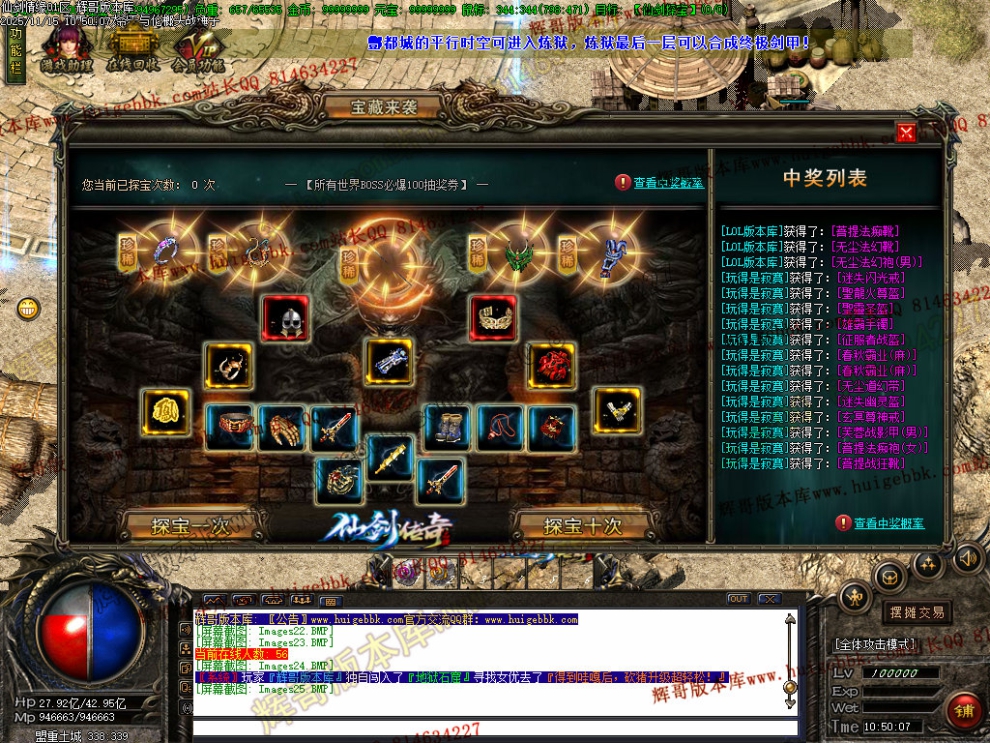Select the steel helmet prize in red frame
The image size is (990, 743).
tap(286, 318)
